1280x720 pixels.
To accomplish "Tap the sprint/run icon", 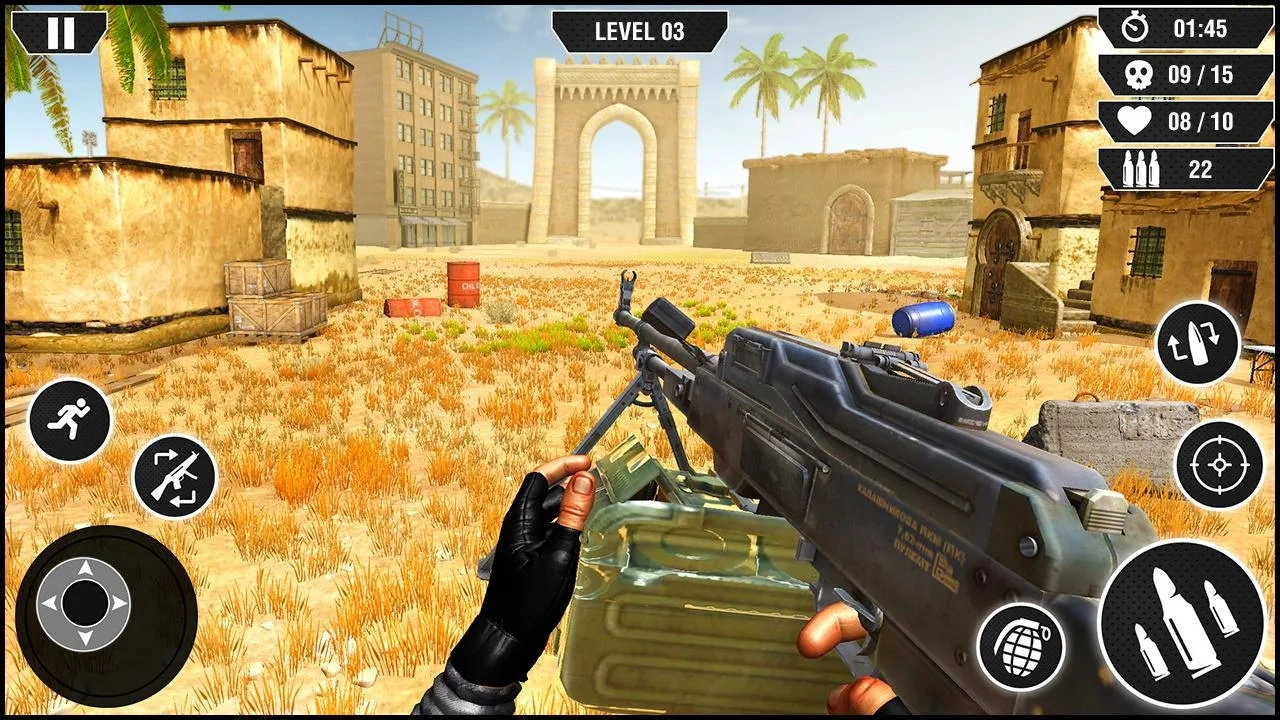I will click(70, 422).
